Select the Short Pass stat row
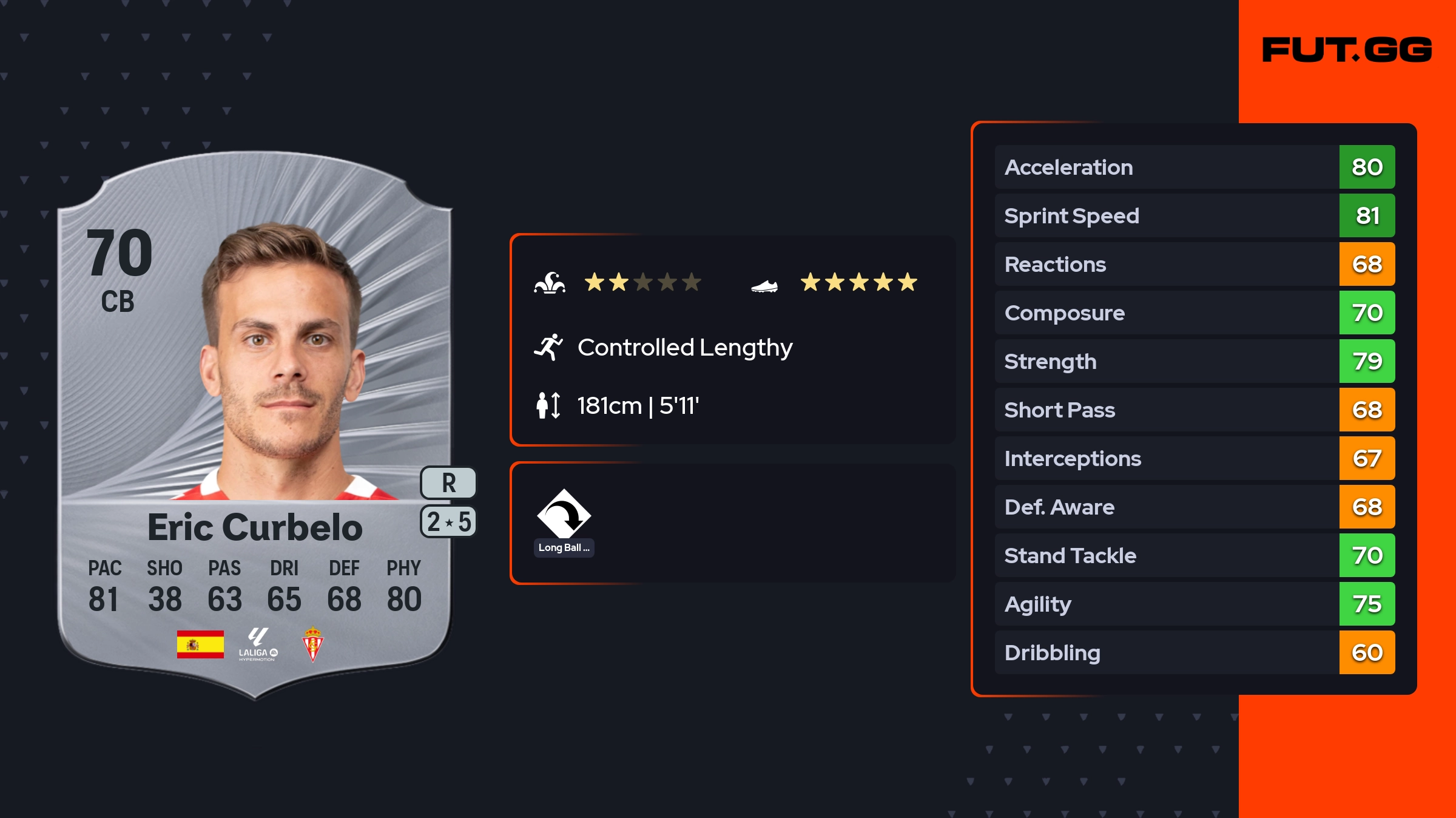The width and height of the screenshot is (1456, 818). [1195, 410]
